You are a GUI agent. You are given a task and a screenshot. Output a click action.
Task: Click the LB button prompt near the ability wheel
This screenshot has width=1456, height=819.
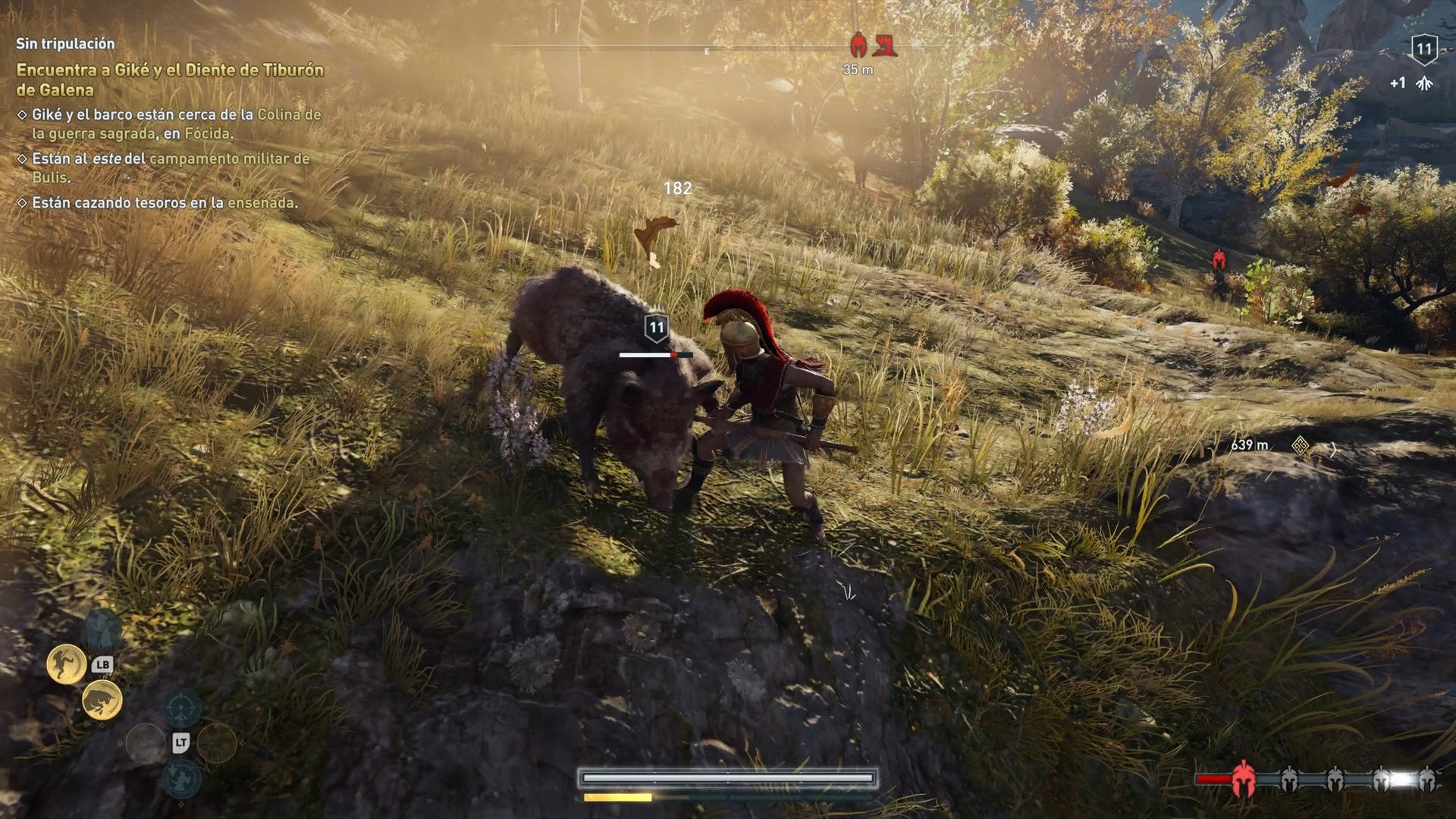(103, 664)
